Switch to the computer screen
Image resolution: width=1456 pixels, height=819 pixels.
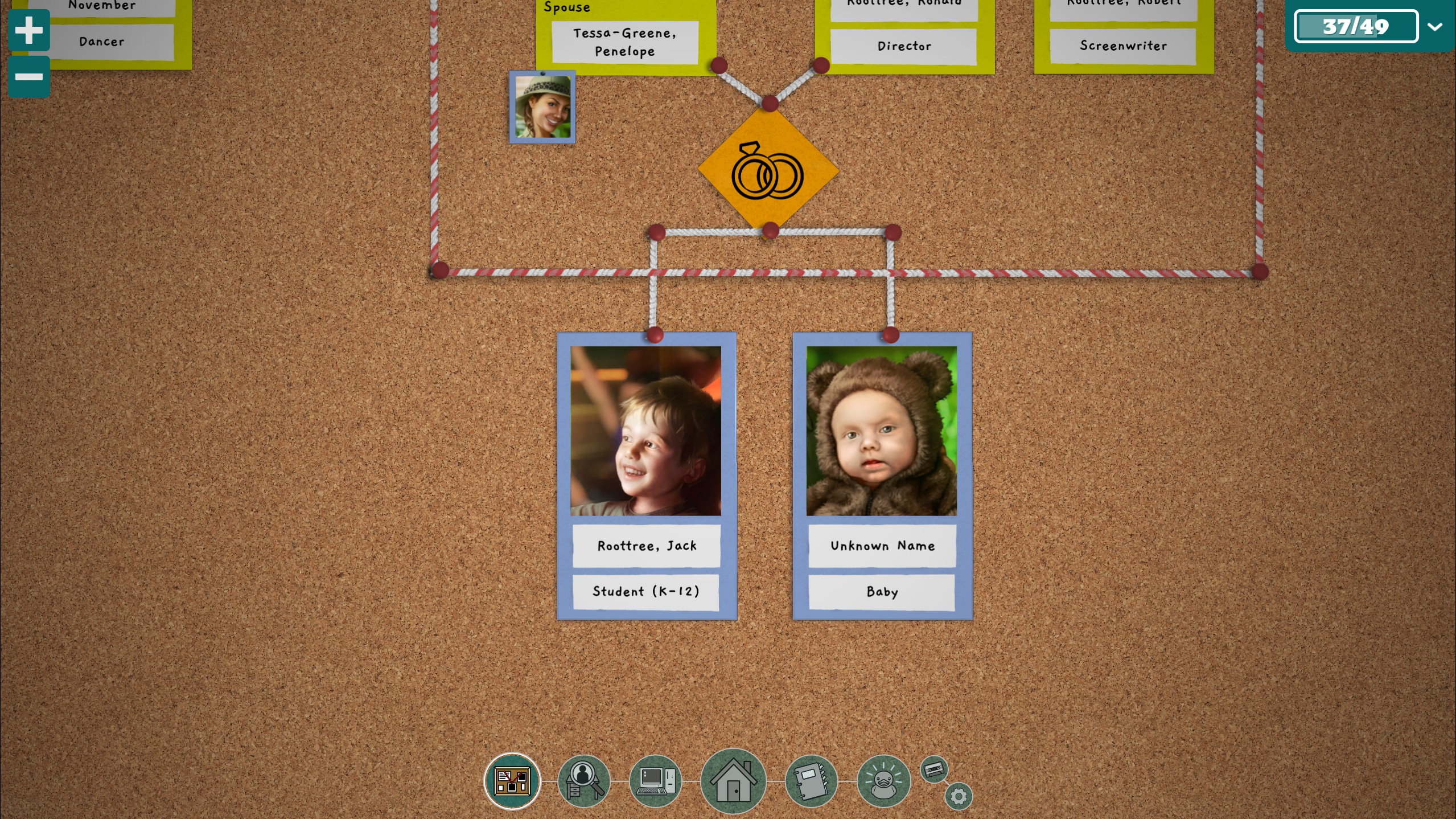(656, 781)
